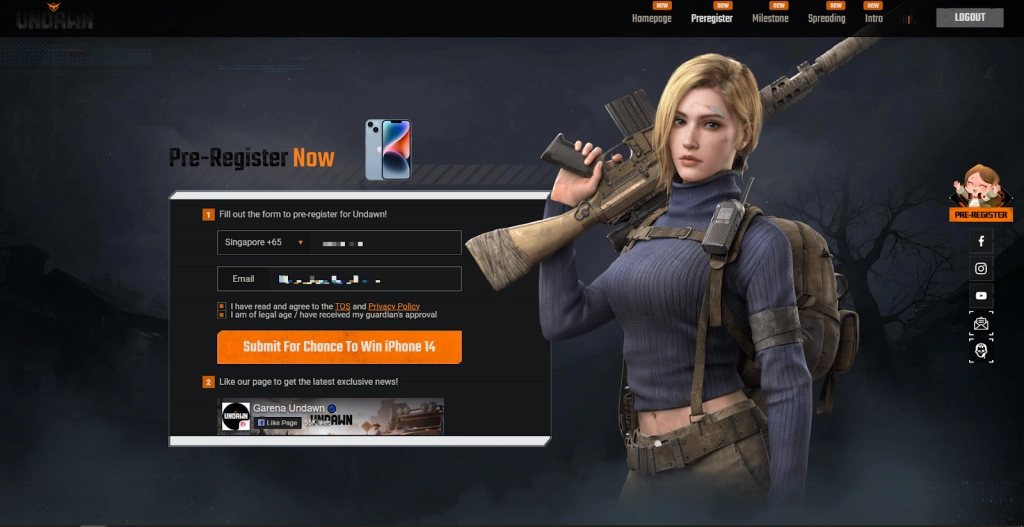Read the Privacy Policy link
The width and height of the screenshot is (1024, 527).
pyautogui.click(x=394, y=306)
